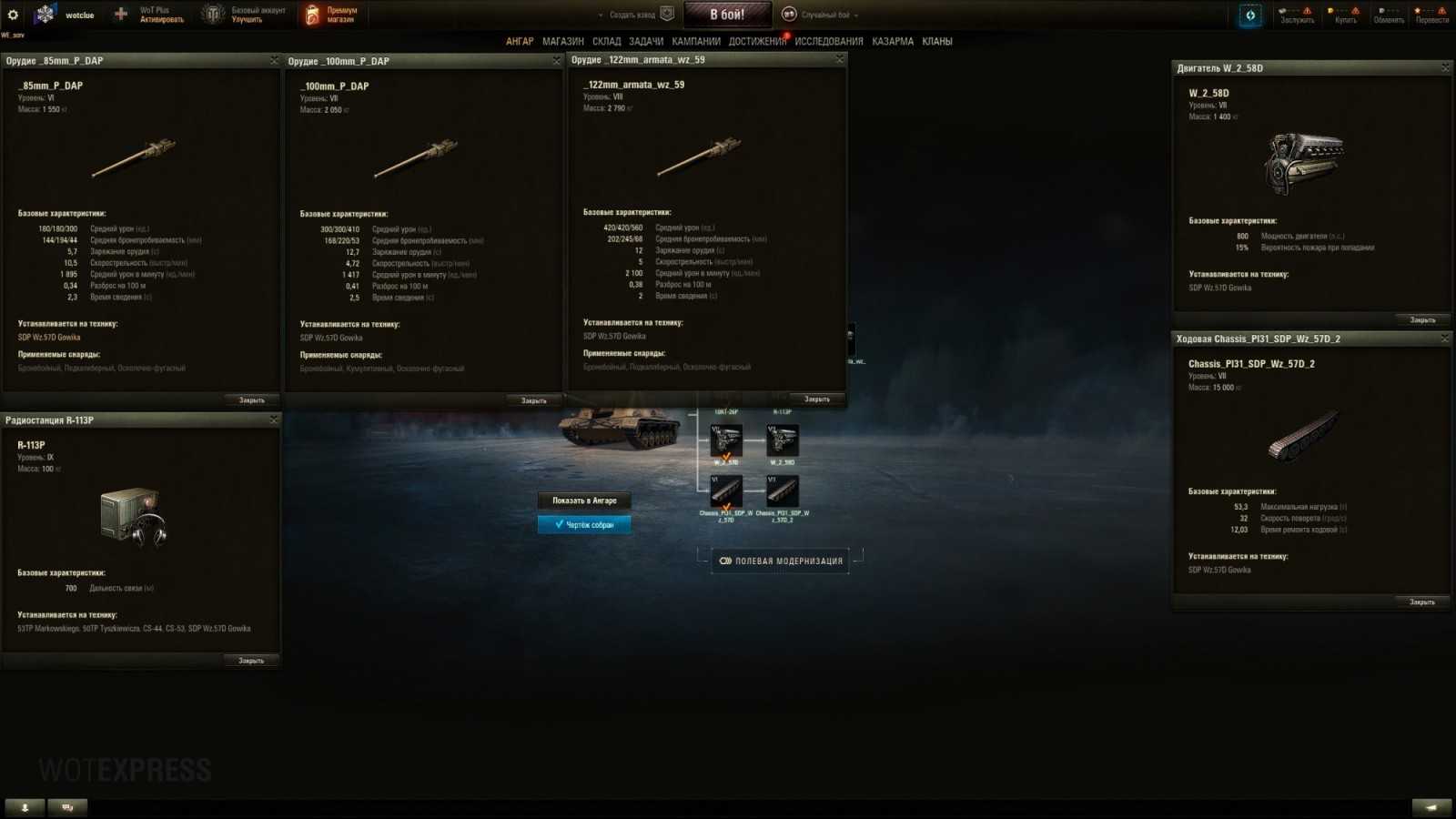The width and height of the screenshot is (1456, 819).
Task: Click the Чертёж собран blueprint progress bar
Action: tap(585, 524)
